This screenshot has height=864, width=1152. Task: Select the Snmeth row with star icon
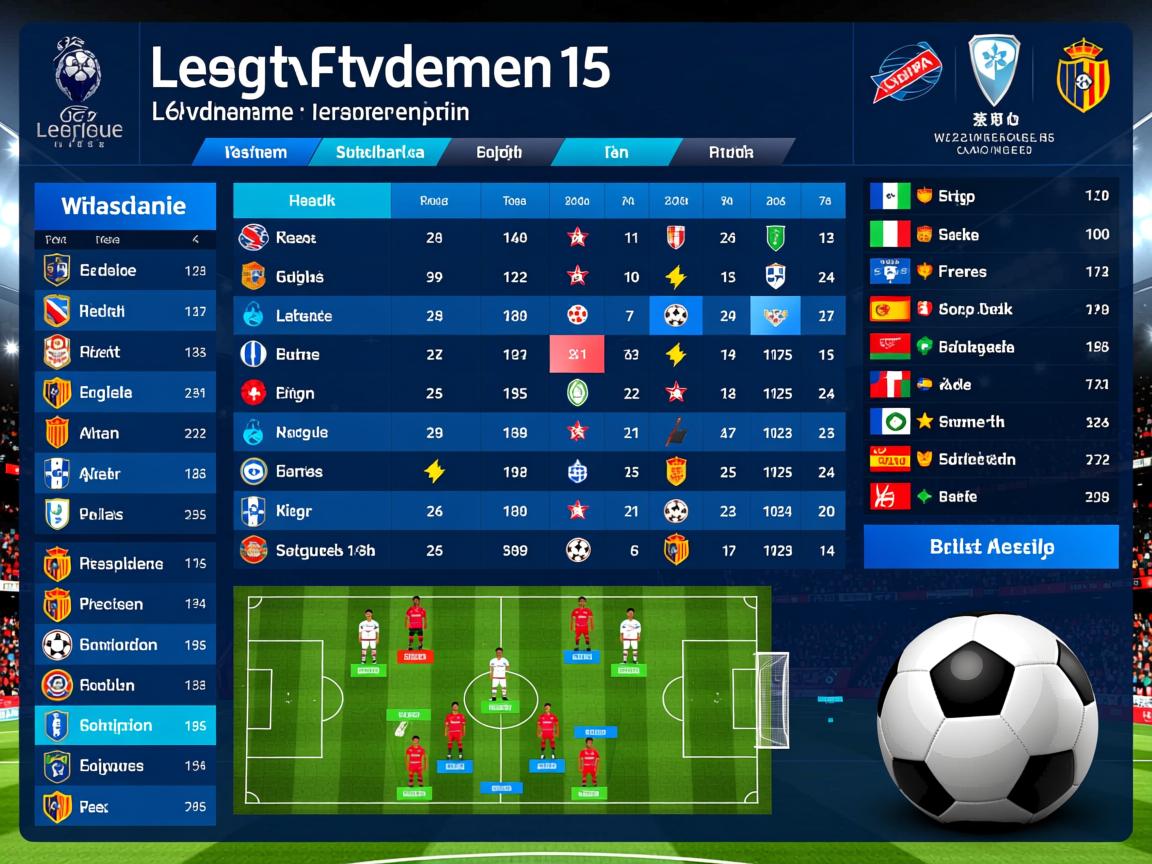(990, 422)
